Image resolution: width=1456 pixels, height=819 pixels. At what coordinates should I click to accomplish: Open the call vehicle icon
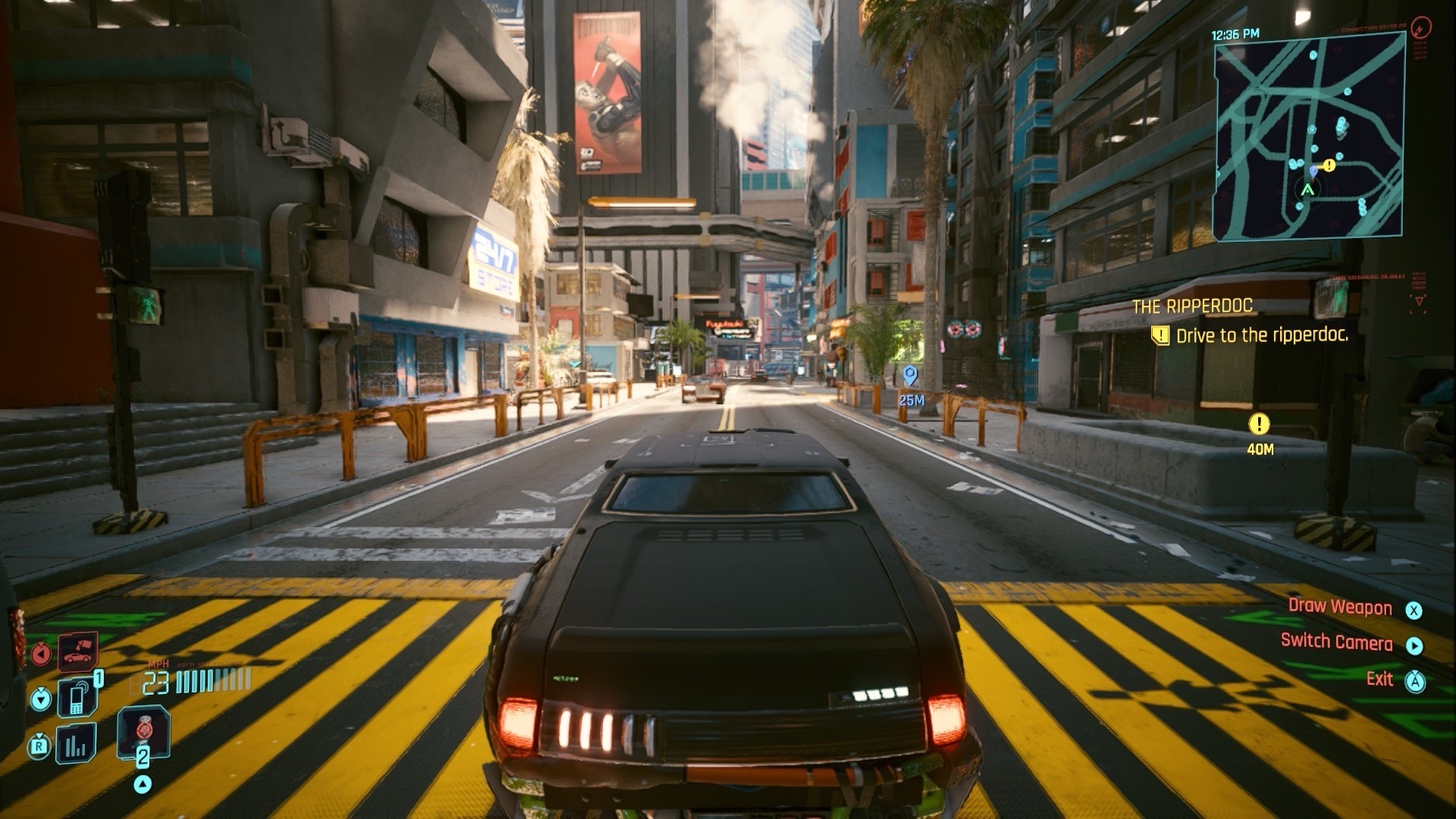78,651
